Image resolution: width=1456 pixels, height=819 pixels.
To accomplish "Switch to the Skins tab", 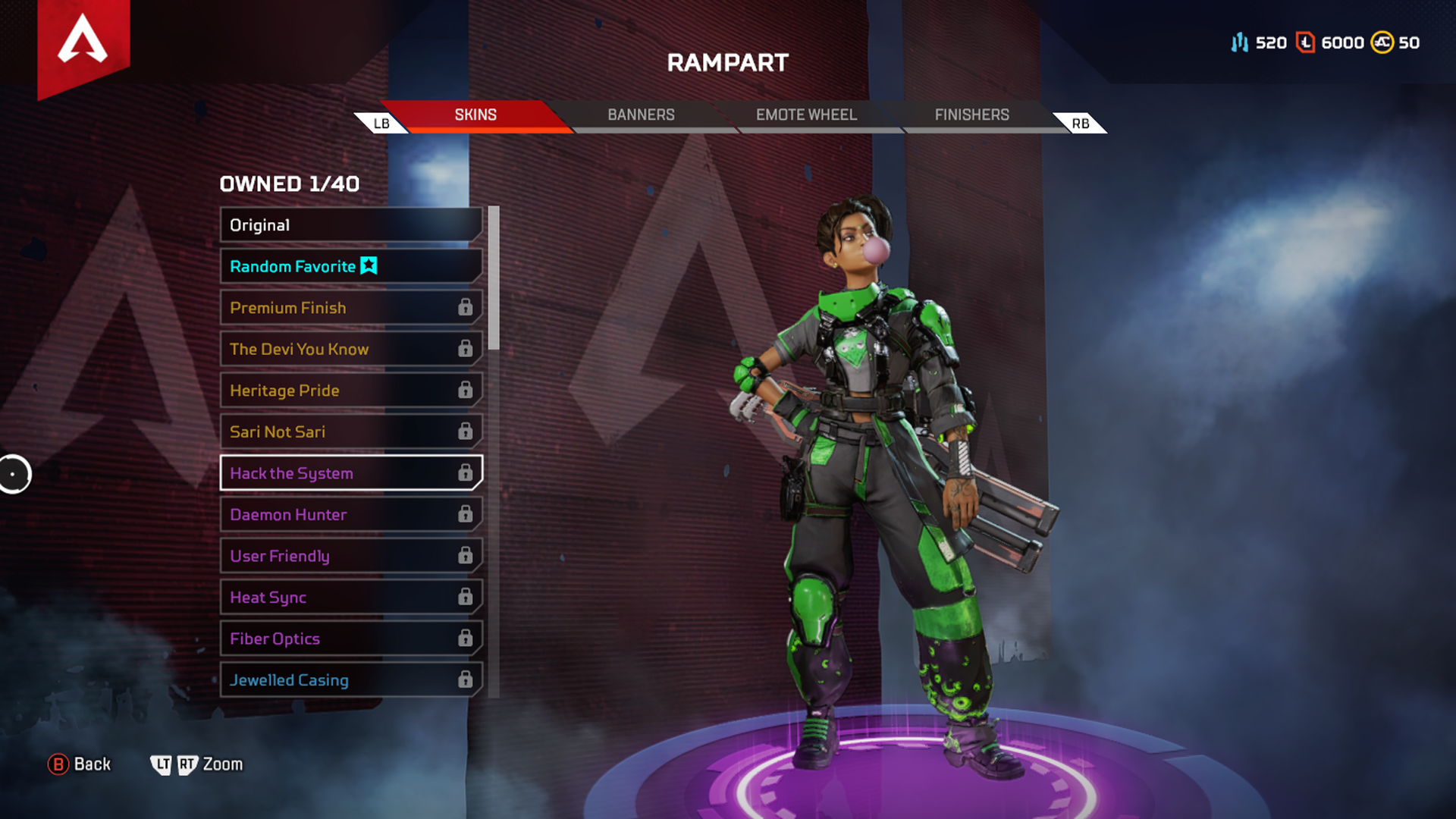I will tap(475, 115).
